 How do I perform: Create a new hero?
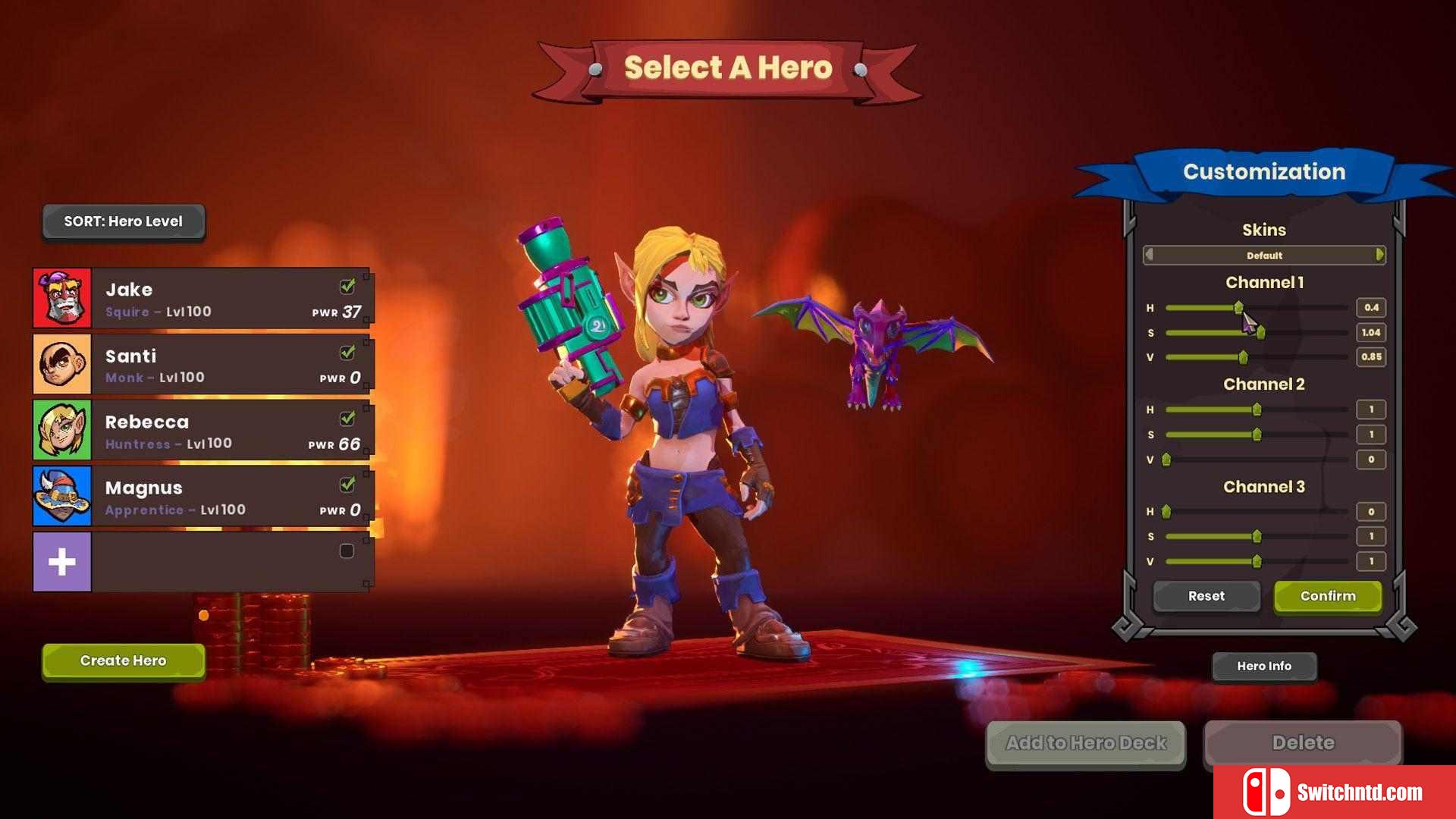[123, 661]
